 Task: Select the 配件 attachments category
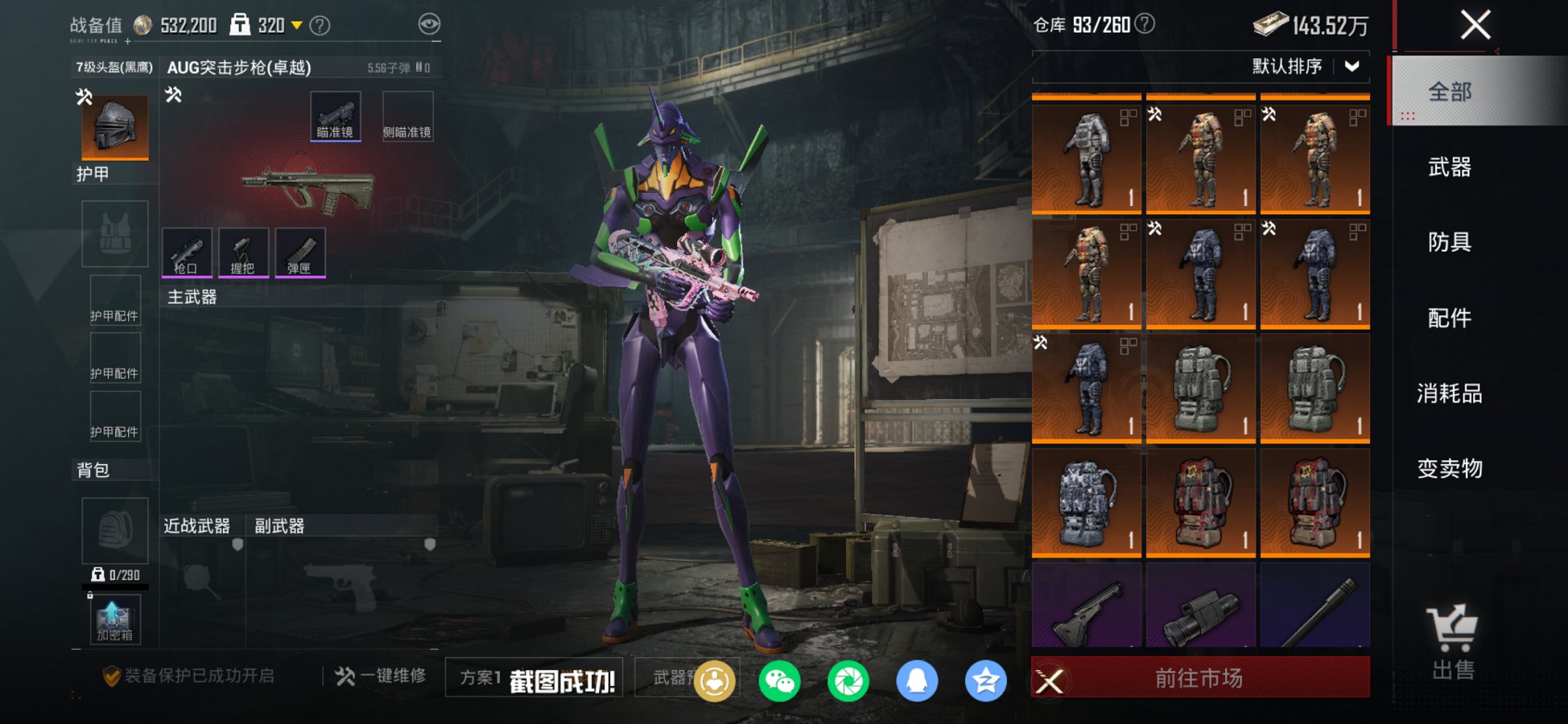click(1450, 318)
